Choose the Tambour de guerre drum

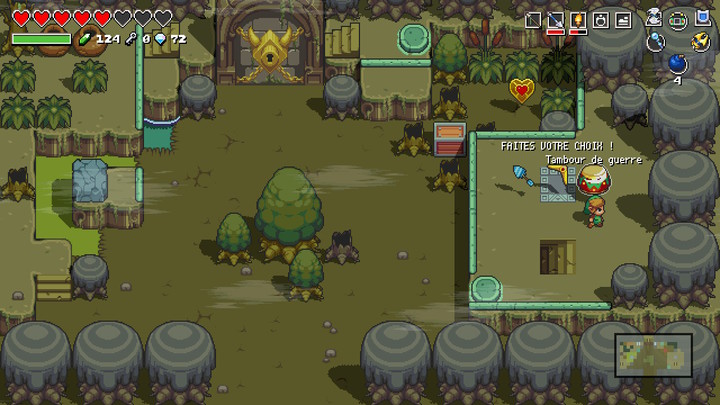click(x=594, y=180)
